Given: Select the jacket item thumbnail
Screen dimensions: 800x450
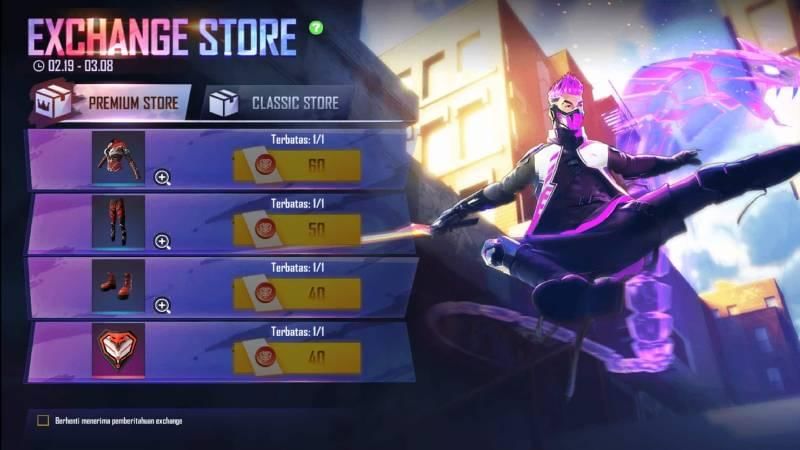Looking at the screenshot, I should [119, 158].
